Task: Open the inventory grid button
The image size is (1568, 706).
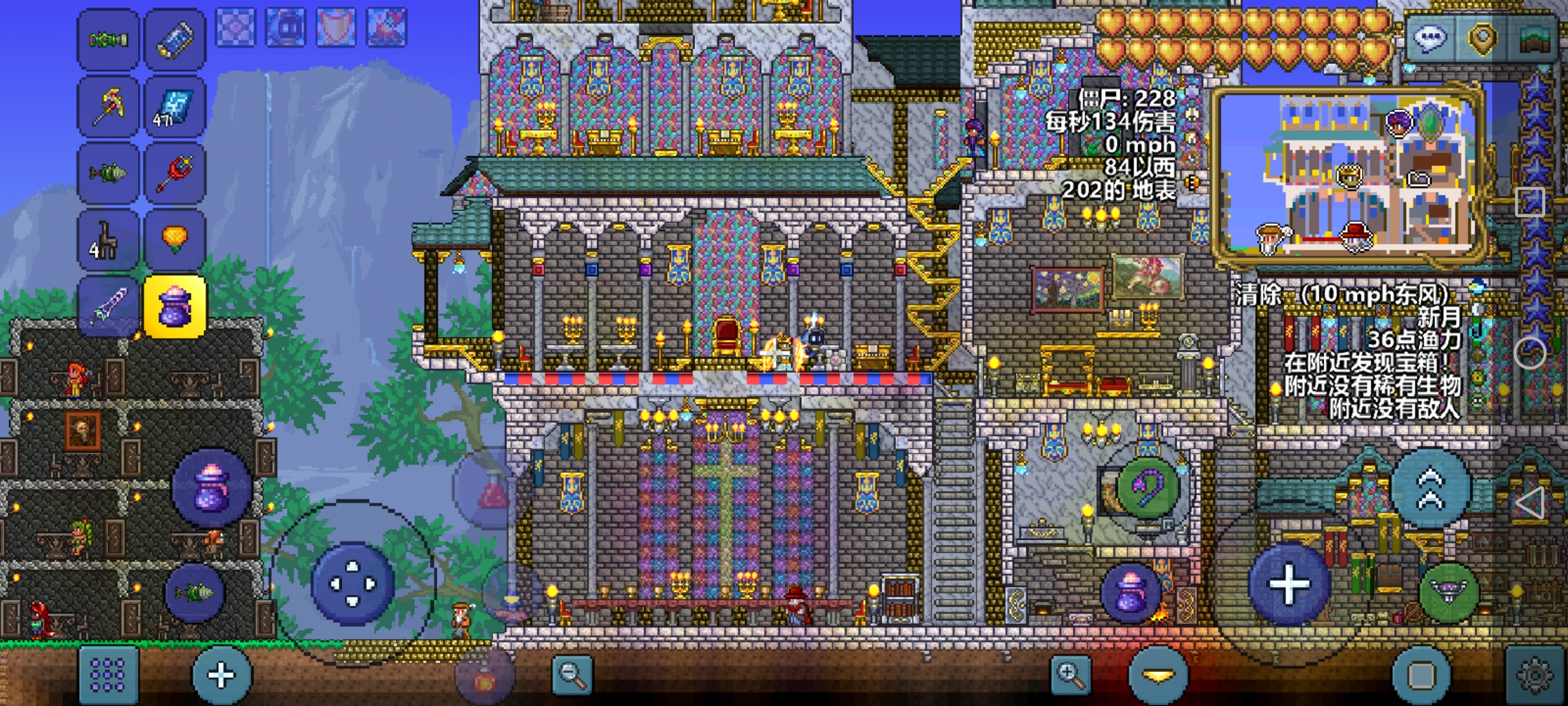Action: click(x=108, y=675)
